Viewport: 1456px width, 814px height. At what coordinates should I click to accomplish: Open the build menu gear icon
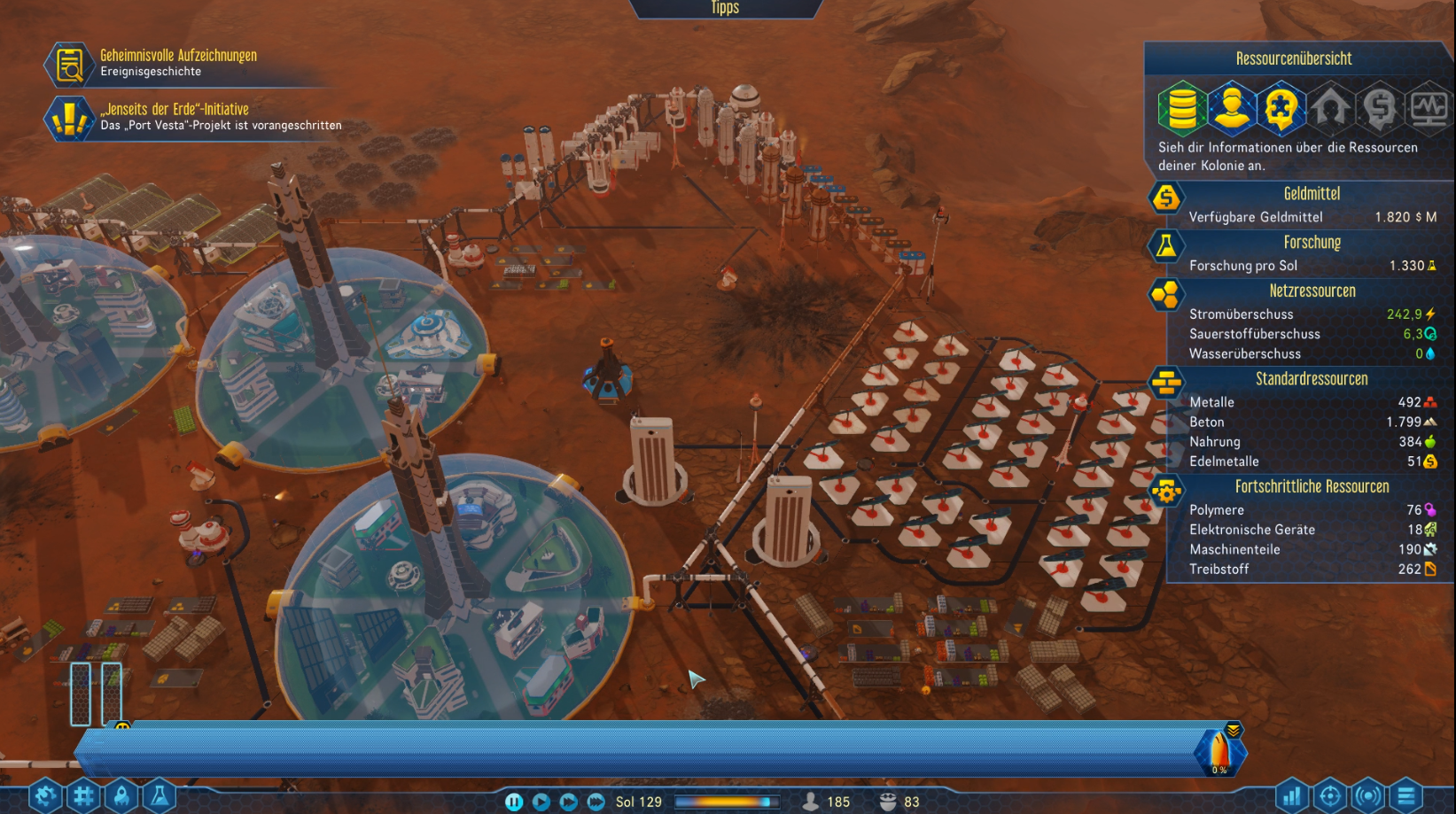pyautogui.click(x=43, y=795)
